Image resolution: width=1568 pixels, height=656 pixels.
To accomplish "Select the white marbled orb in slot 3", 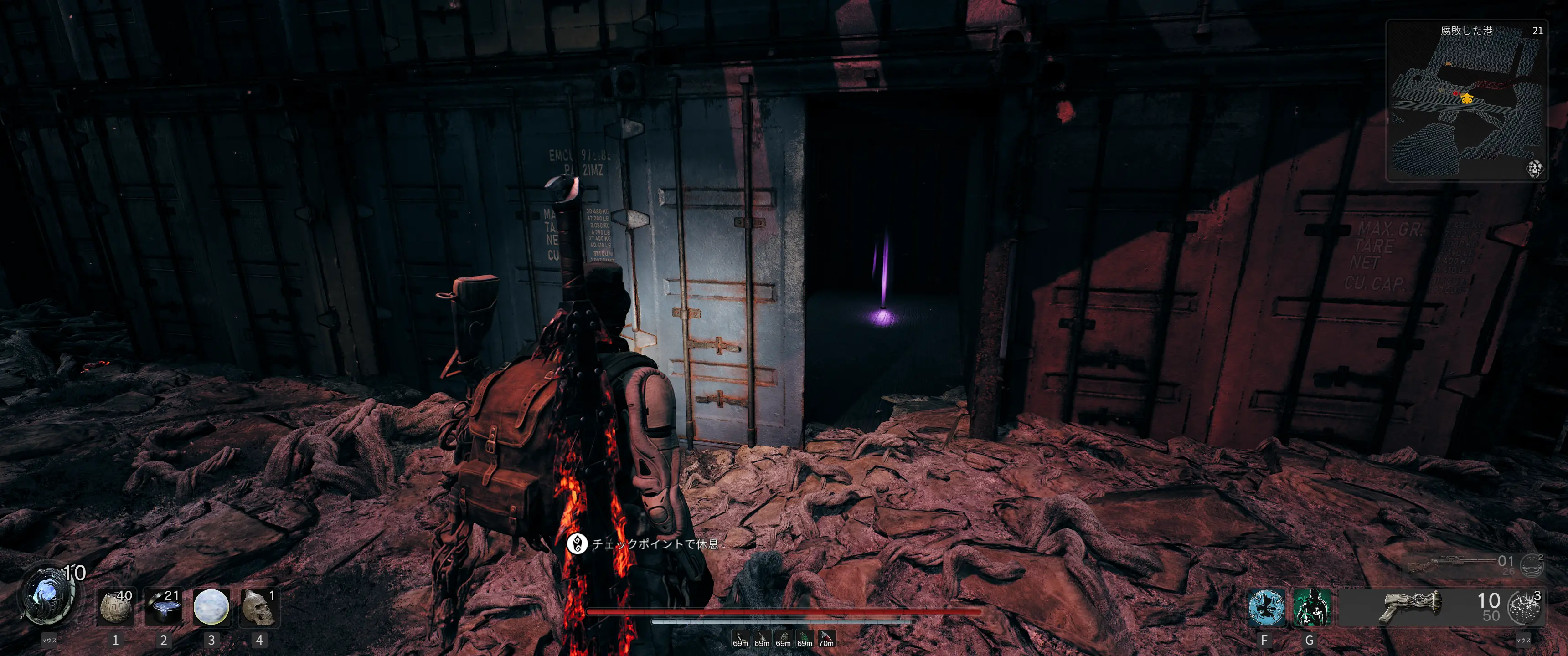I will (211, 607).
